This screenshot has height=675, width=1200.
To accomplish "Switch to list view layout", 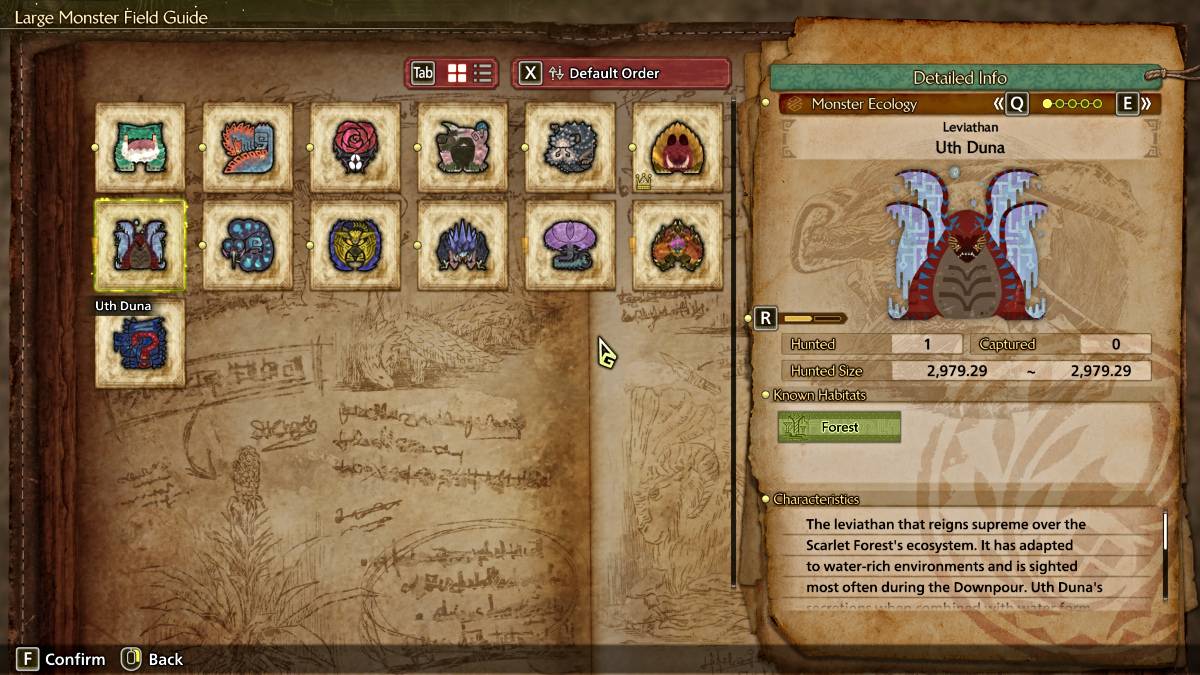I will click(x=483, y=73).
